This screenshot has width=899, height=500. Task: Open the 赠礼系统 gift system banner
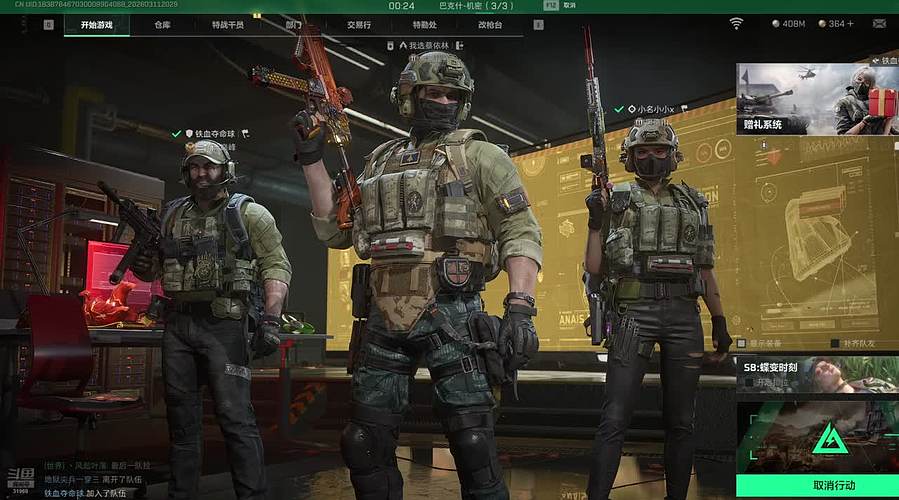817,99
